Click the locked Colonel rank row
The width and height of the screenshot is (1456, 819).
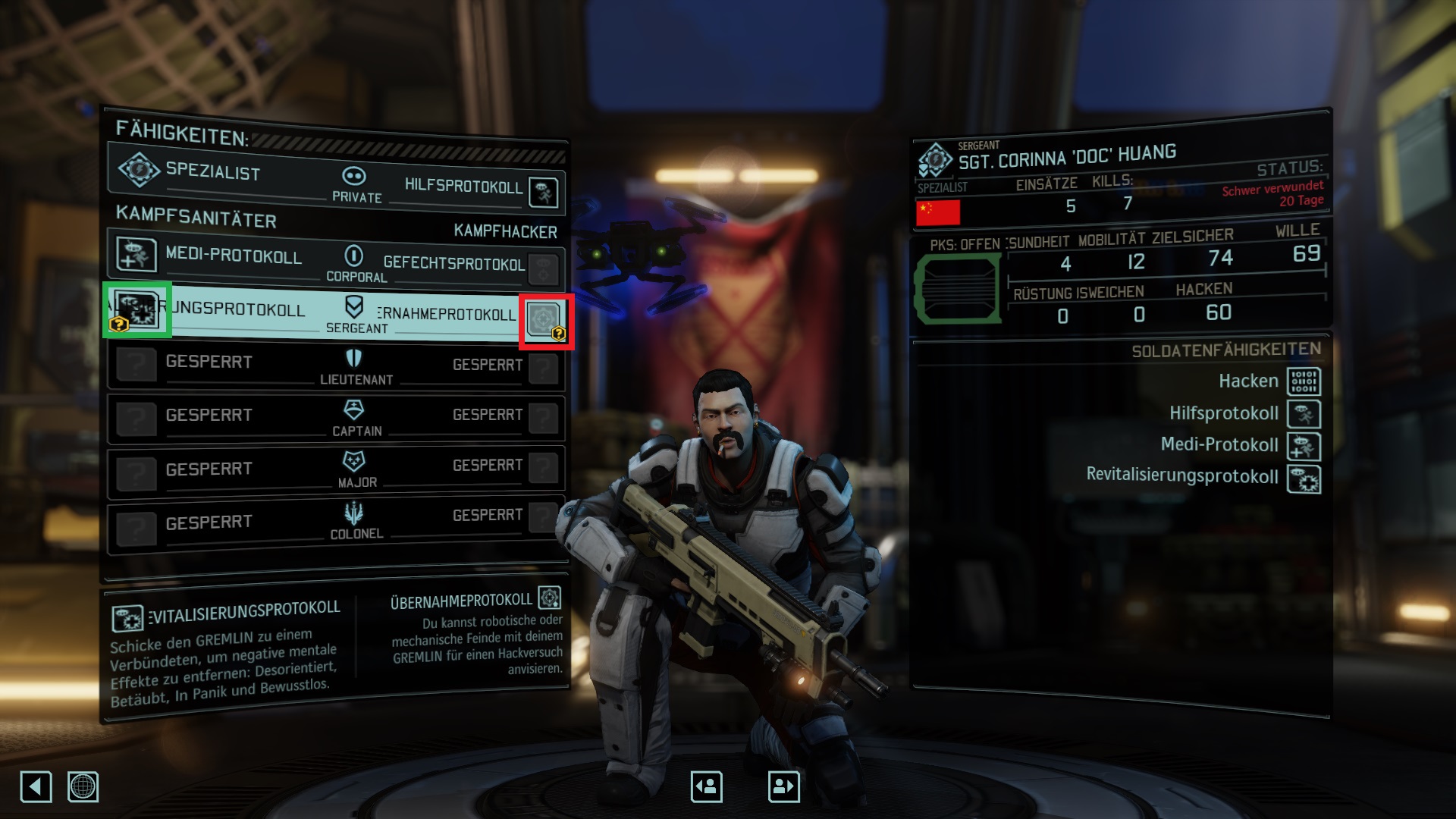point(337,522)
